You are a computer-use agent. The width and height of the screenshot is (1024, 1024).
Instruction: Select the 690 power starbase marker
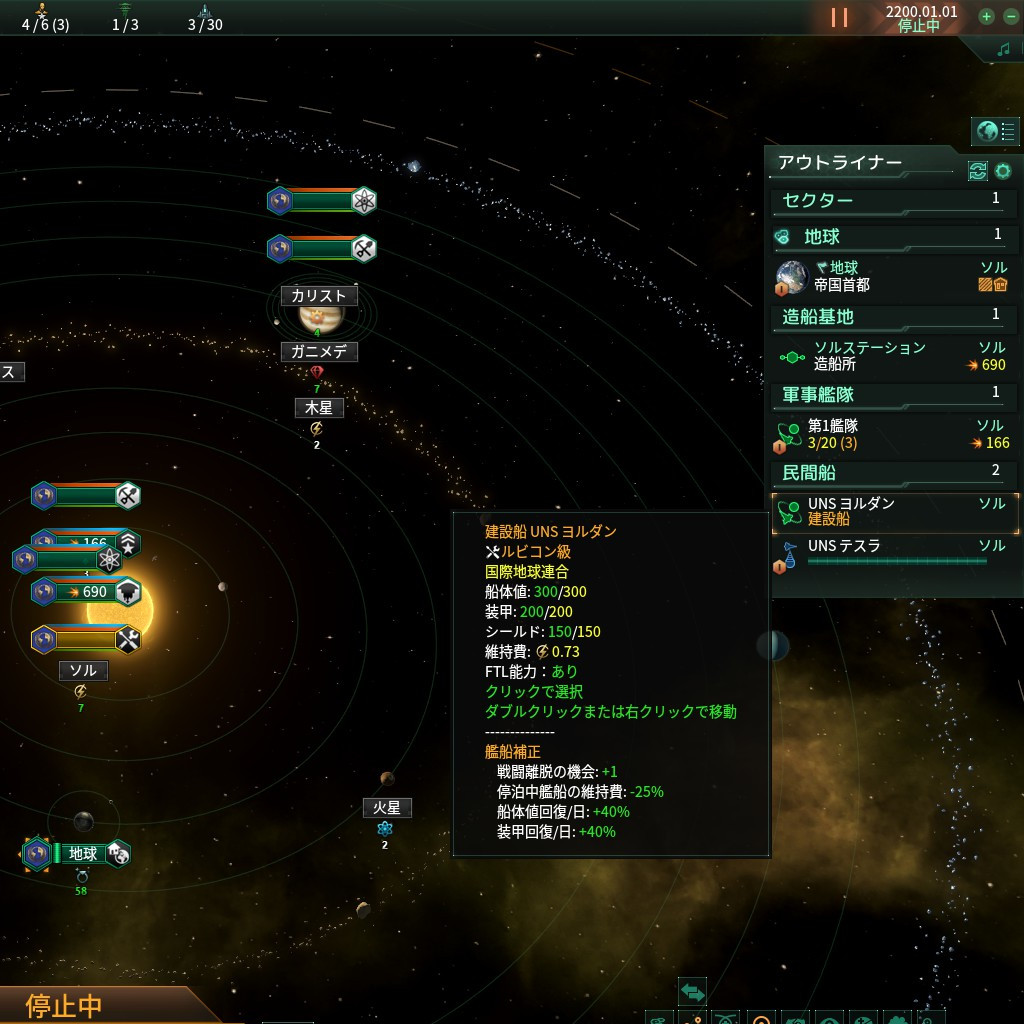(x=86, y=592)
